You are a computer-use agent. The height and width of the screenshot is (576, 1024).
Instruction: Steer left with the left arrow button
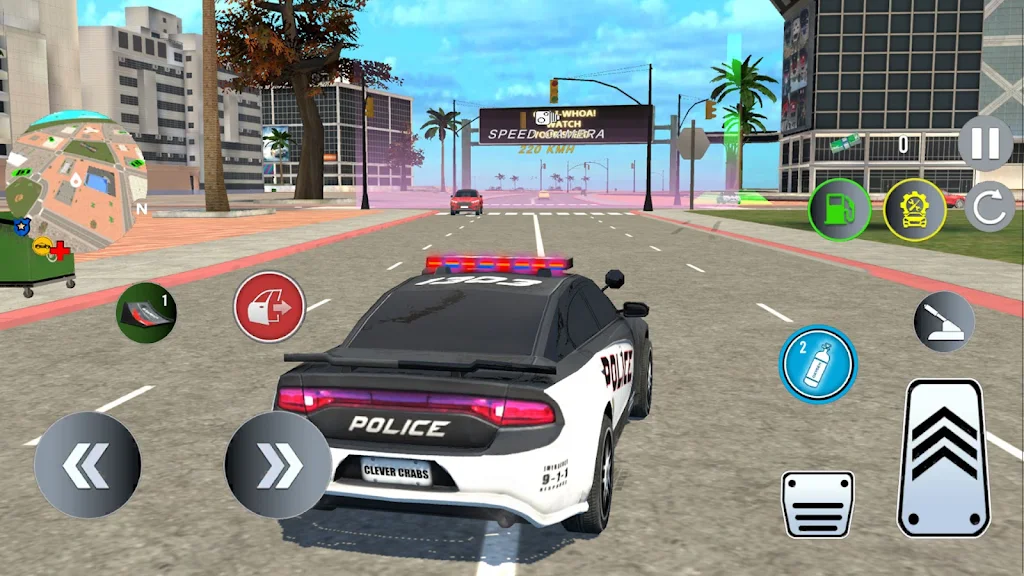pos(88,464)
